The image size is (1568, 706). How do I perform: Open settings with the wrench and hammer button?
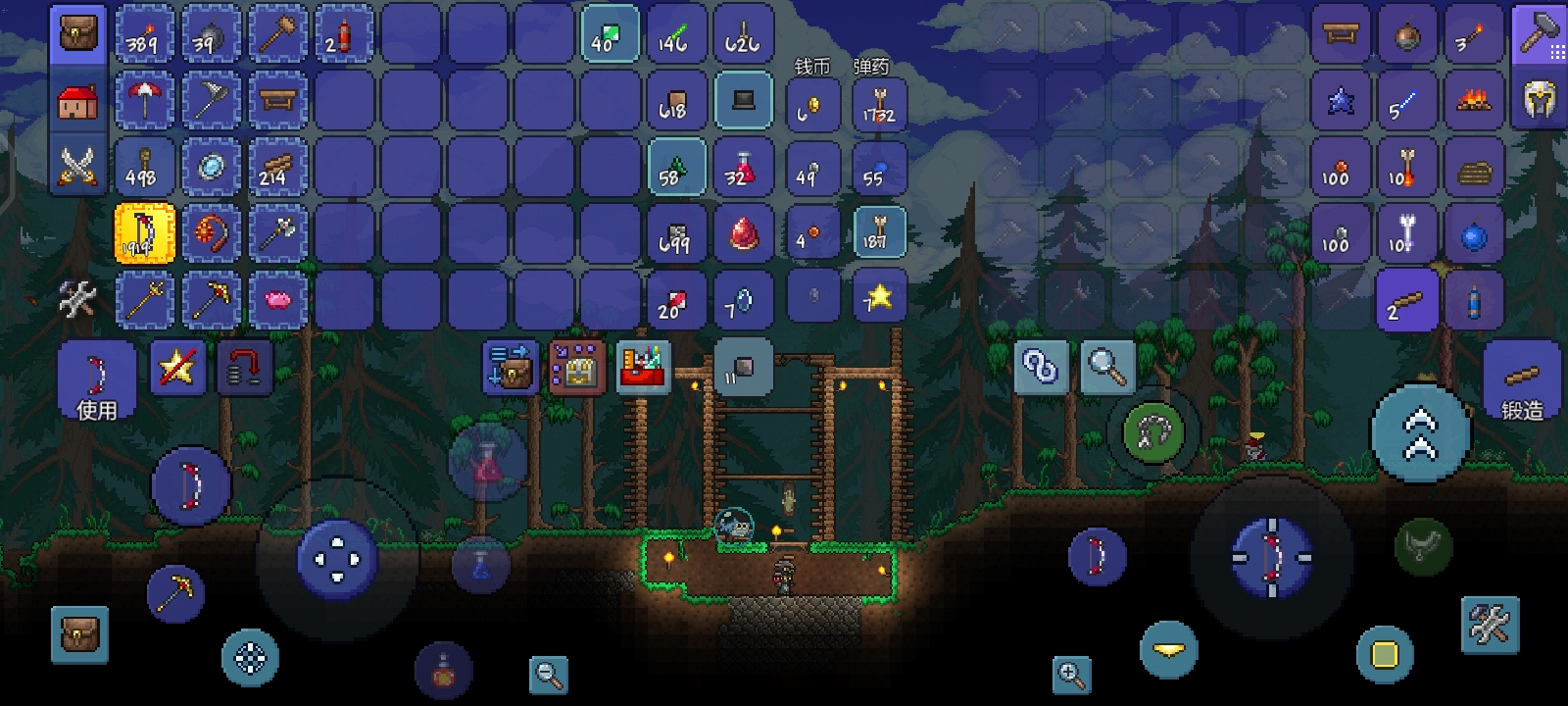tap(1490, 624)
